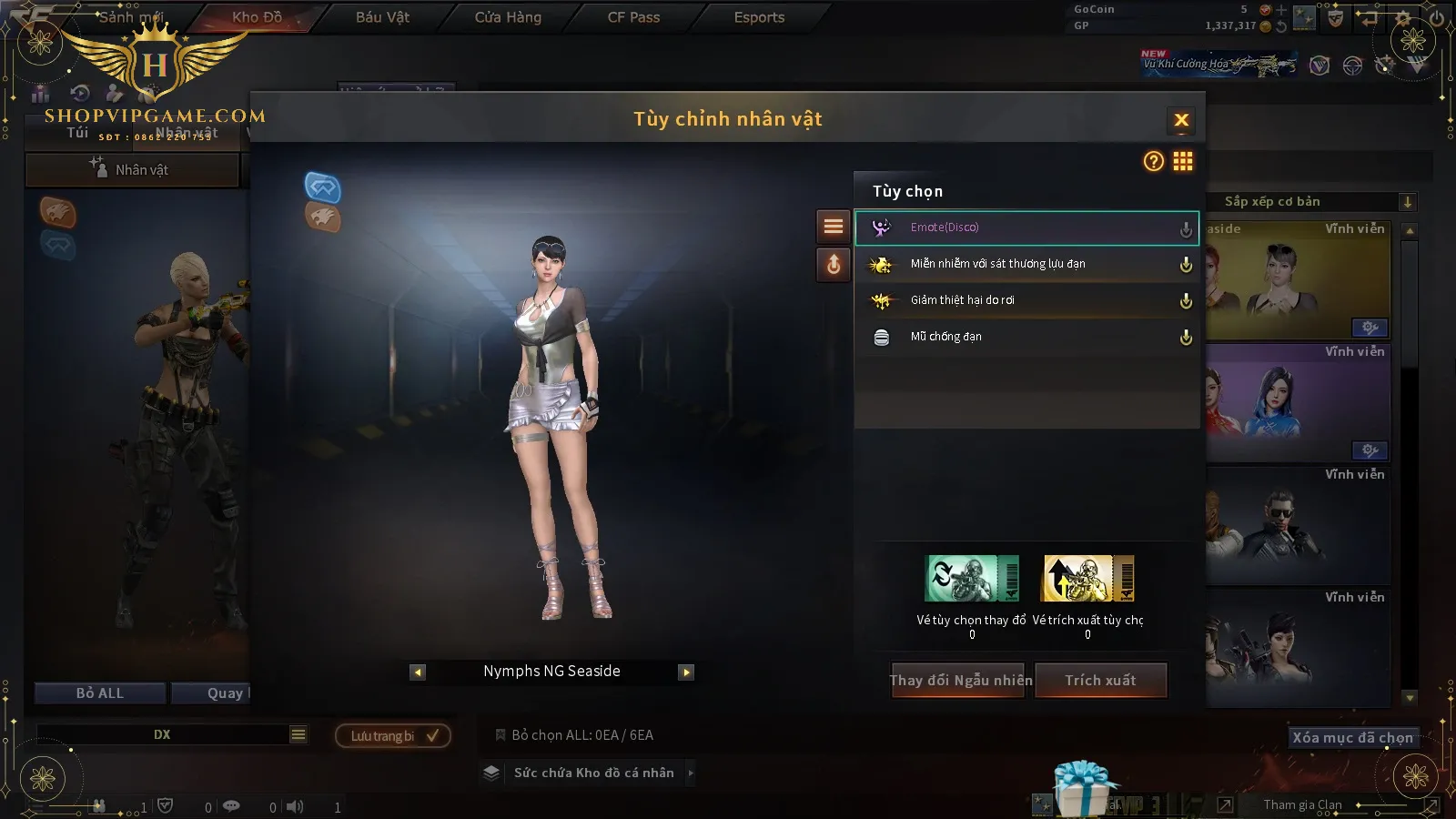Show next character with right arrow
This screenshot has height=819, width=1456.
coord(686,672)
